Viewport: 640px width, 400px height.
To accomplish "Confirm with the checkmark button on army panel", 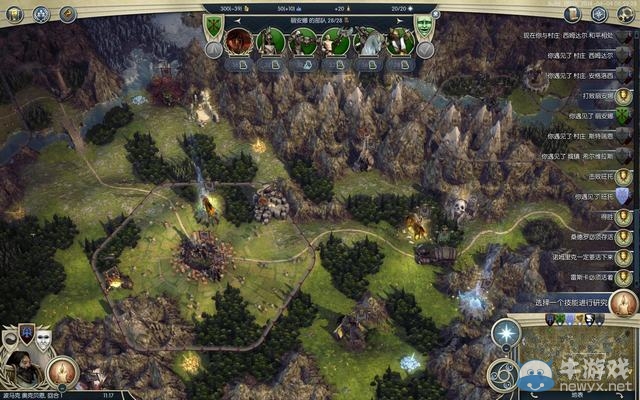I will [x=425, y=50].
